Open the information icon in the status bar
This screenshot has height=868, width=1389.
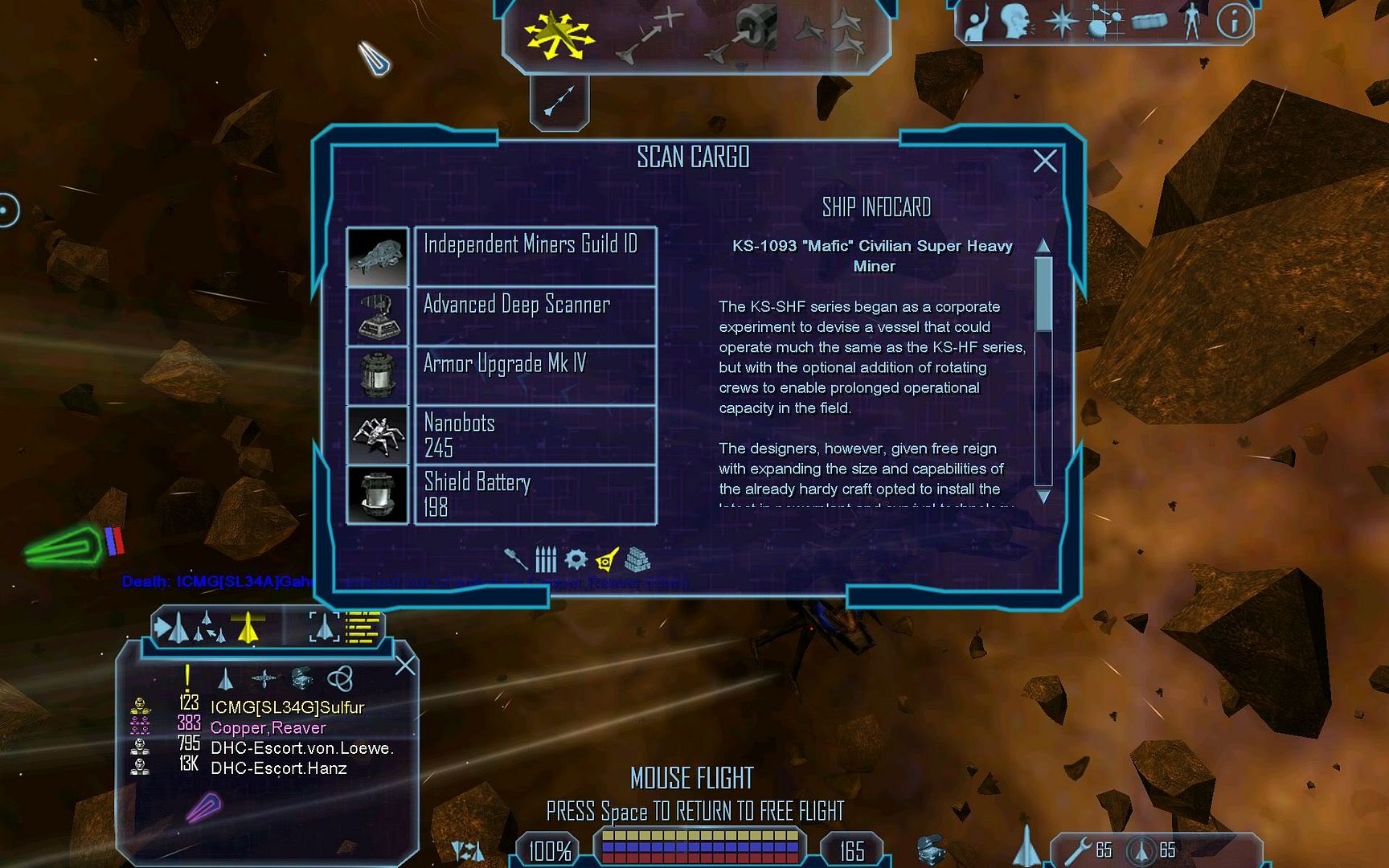point(1233,22)
